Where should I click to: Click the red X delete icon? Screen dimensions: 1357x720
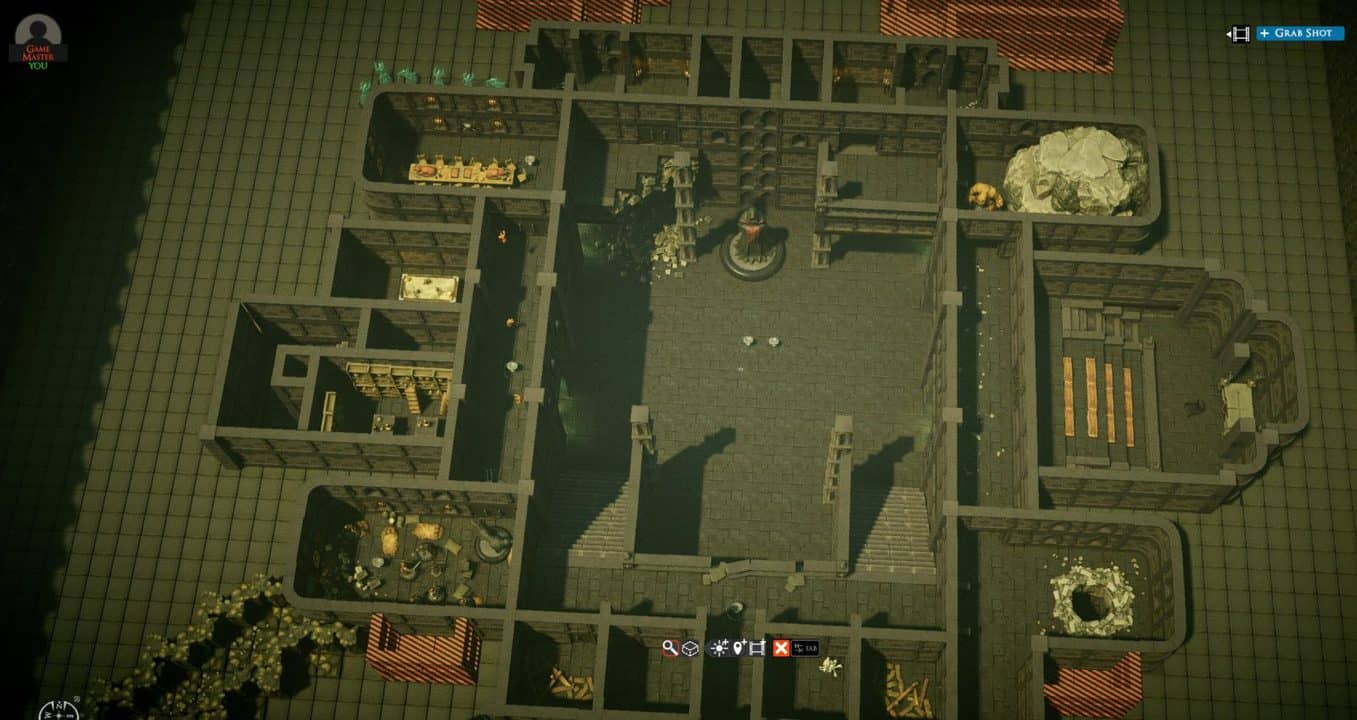tap(781, 648)
